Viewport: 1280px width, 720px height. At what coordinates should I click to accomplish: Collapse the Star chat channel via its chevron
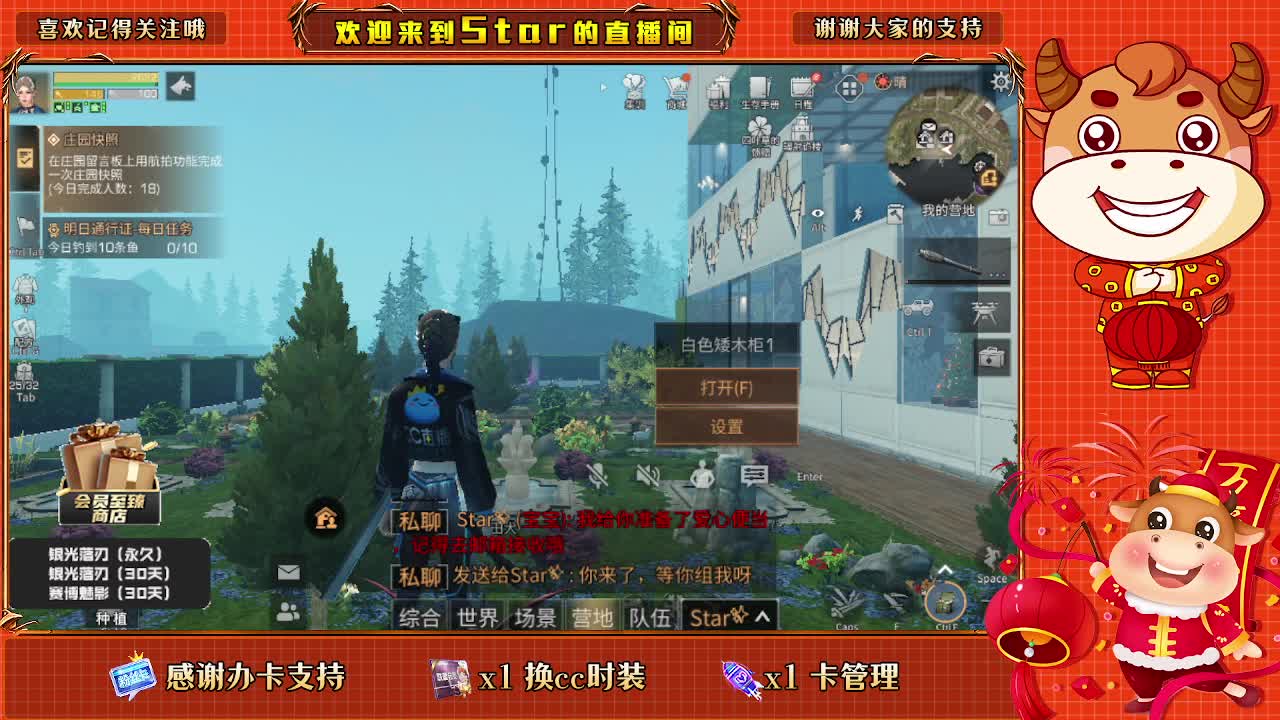[761, 618]
